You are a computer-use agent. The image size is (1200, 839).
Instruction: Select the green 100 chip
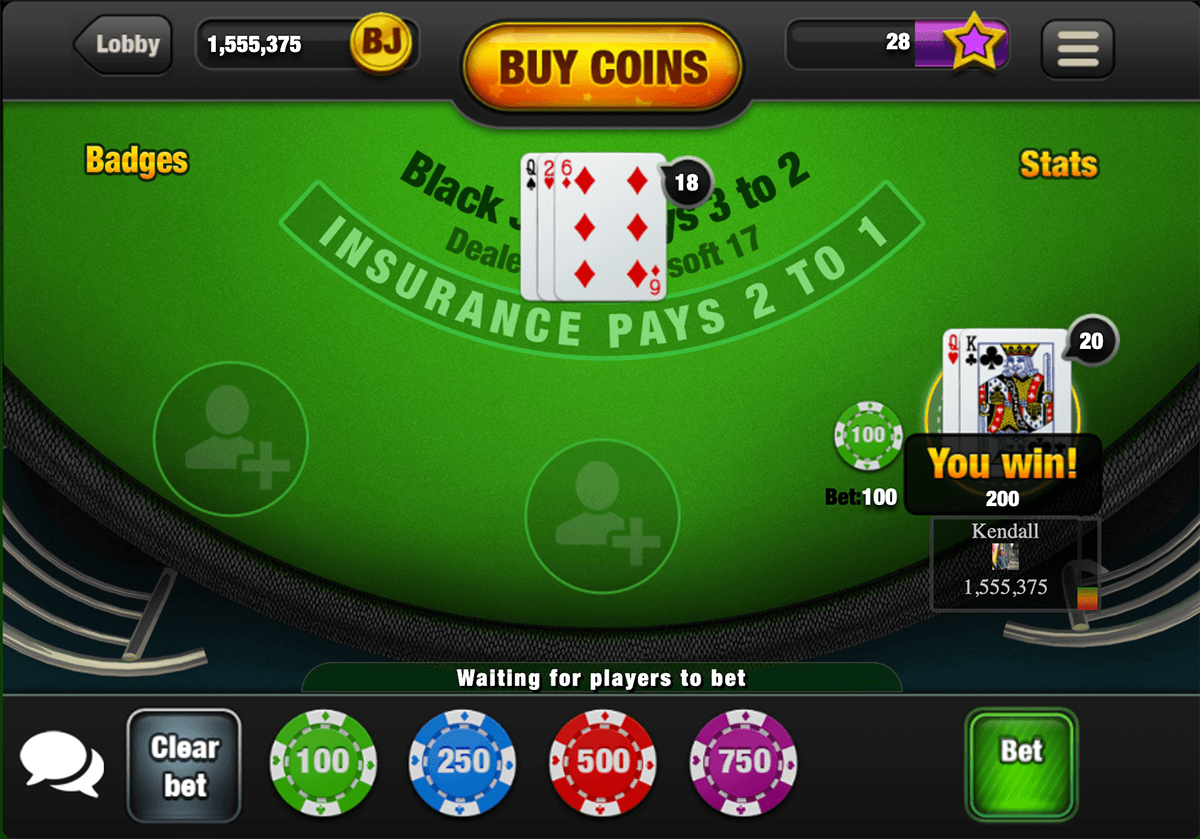323,762
